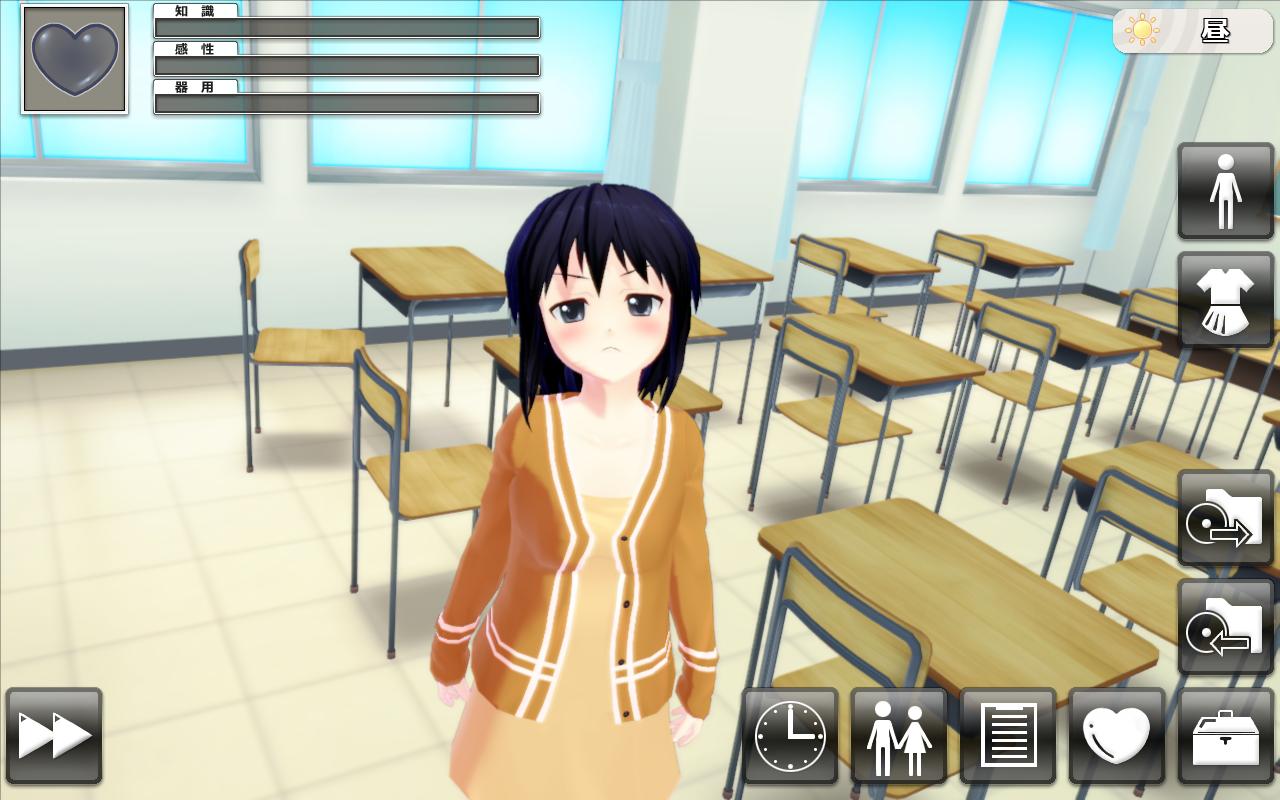Tap the white heart button
The width and height of the screenshot is (1280, 800).
click(x=1117, y=736)
